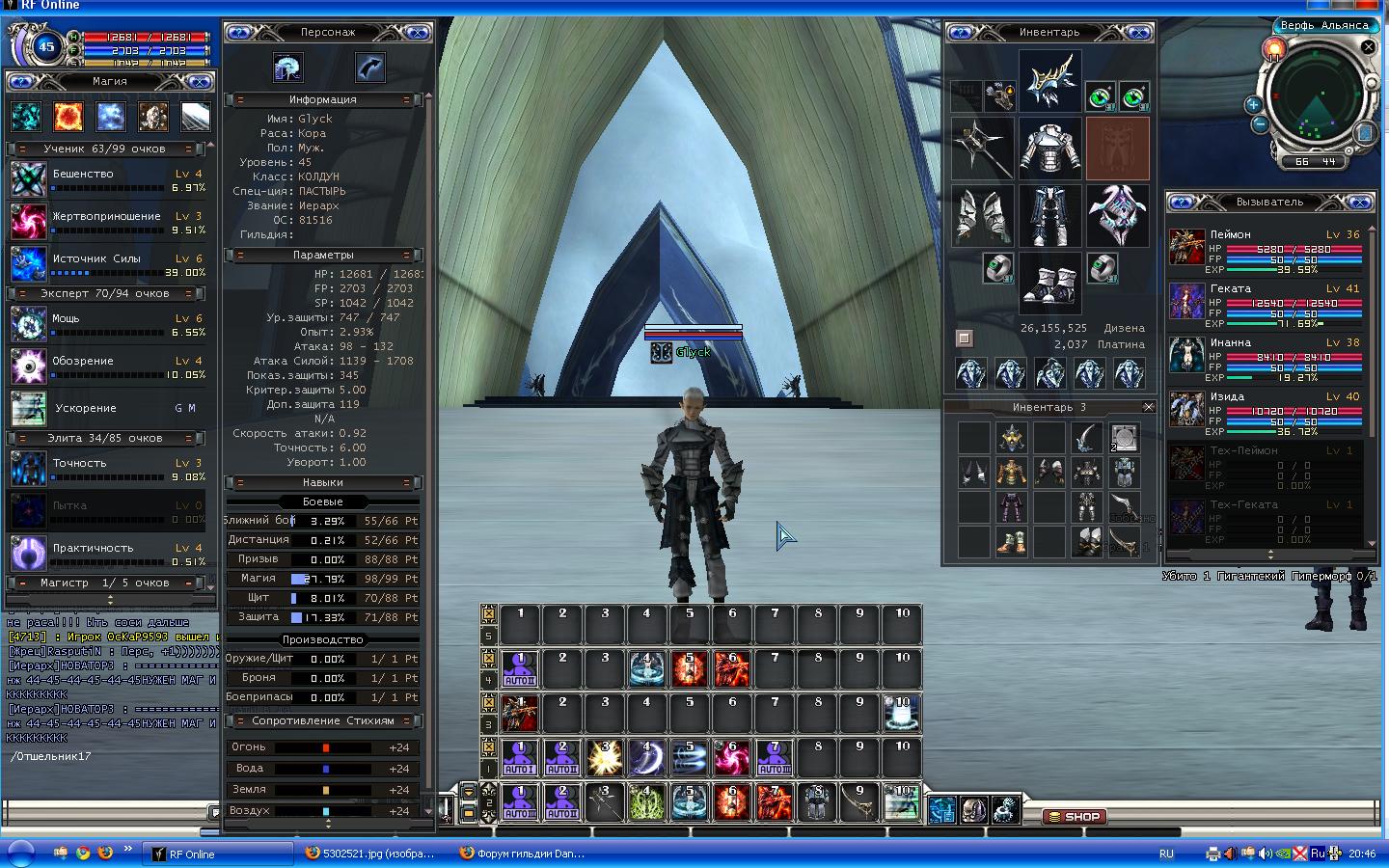
Task: Zoom out the minimap with minus button
Action: pos(1260,124)
